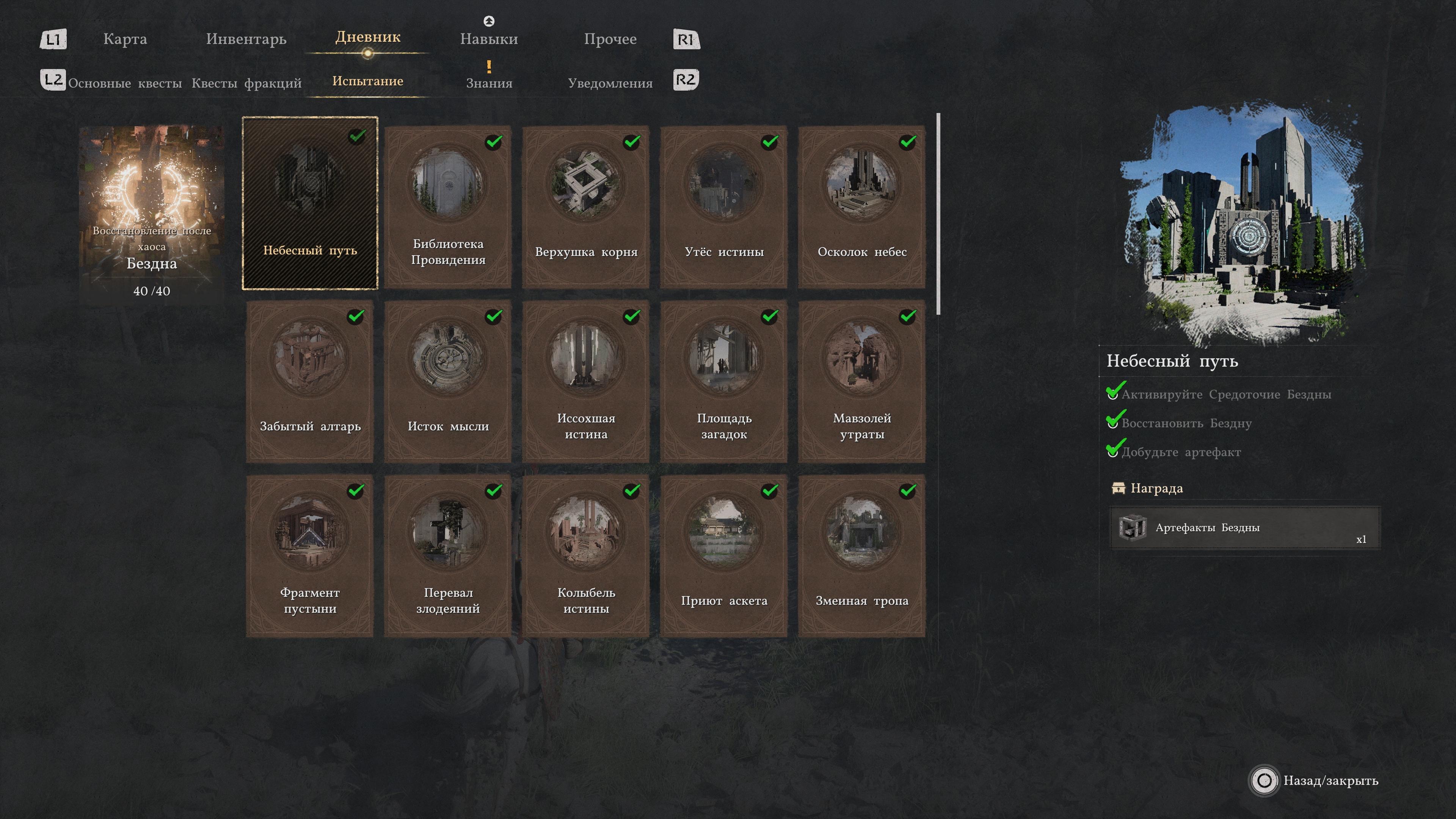Select the Забытый алтарь trial card
Viewport: 1456px width, 819px height.
(310, 381)
